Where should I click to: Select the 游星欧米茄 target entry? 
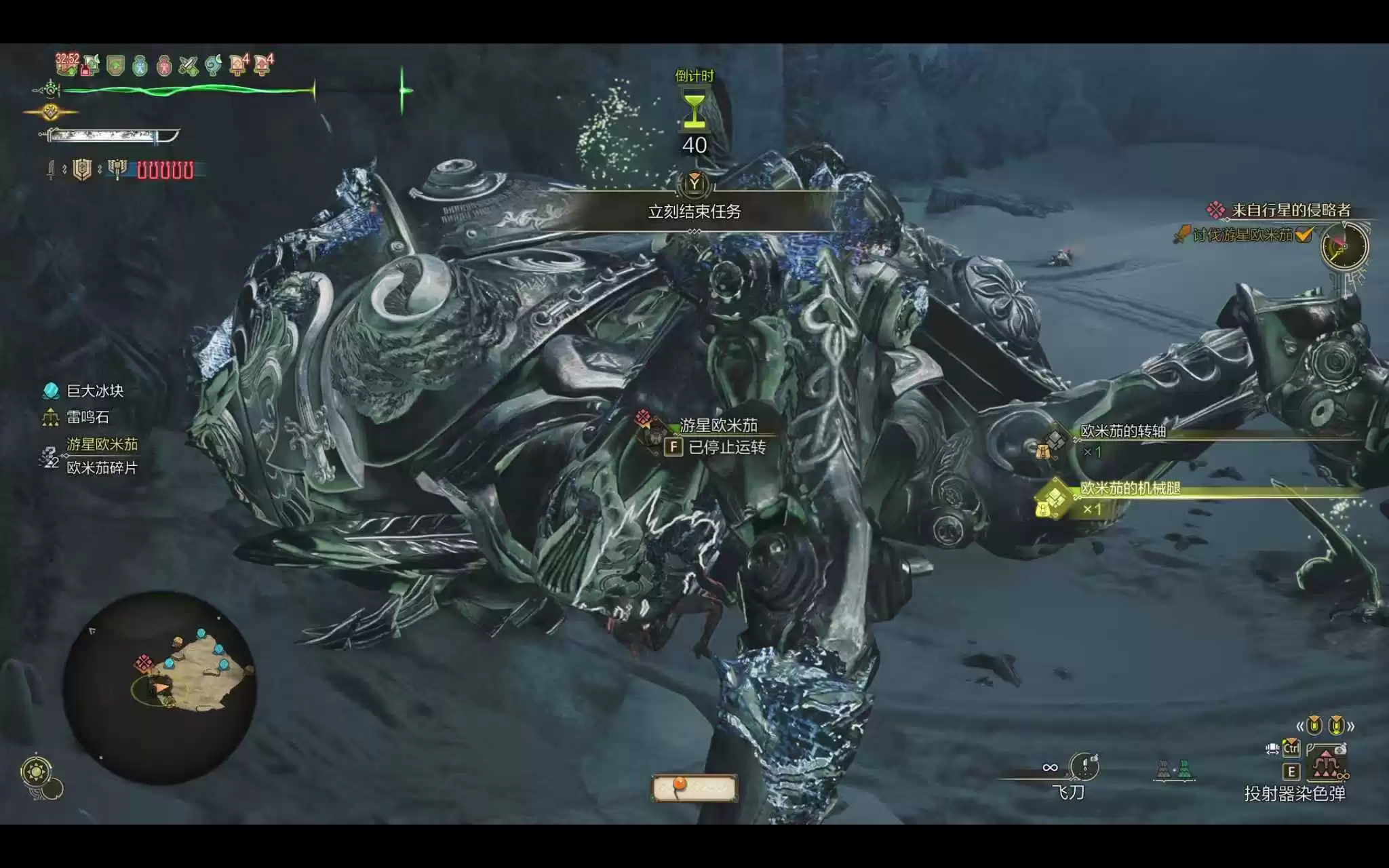click(102, 444)
